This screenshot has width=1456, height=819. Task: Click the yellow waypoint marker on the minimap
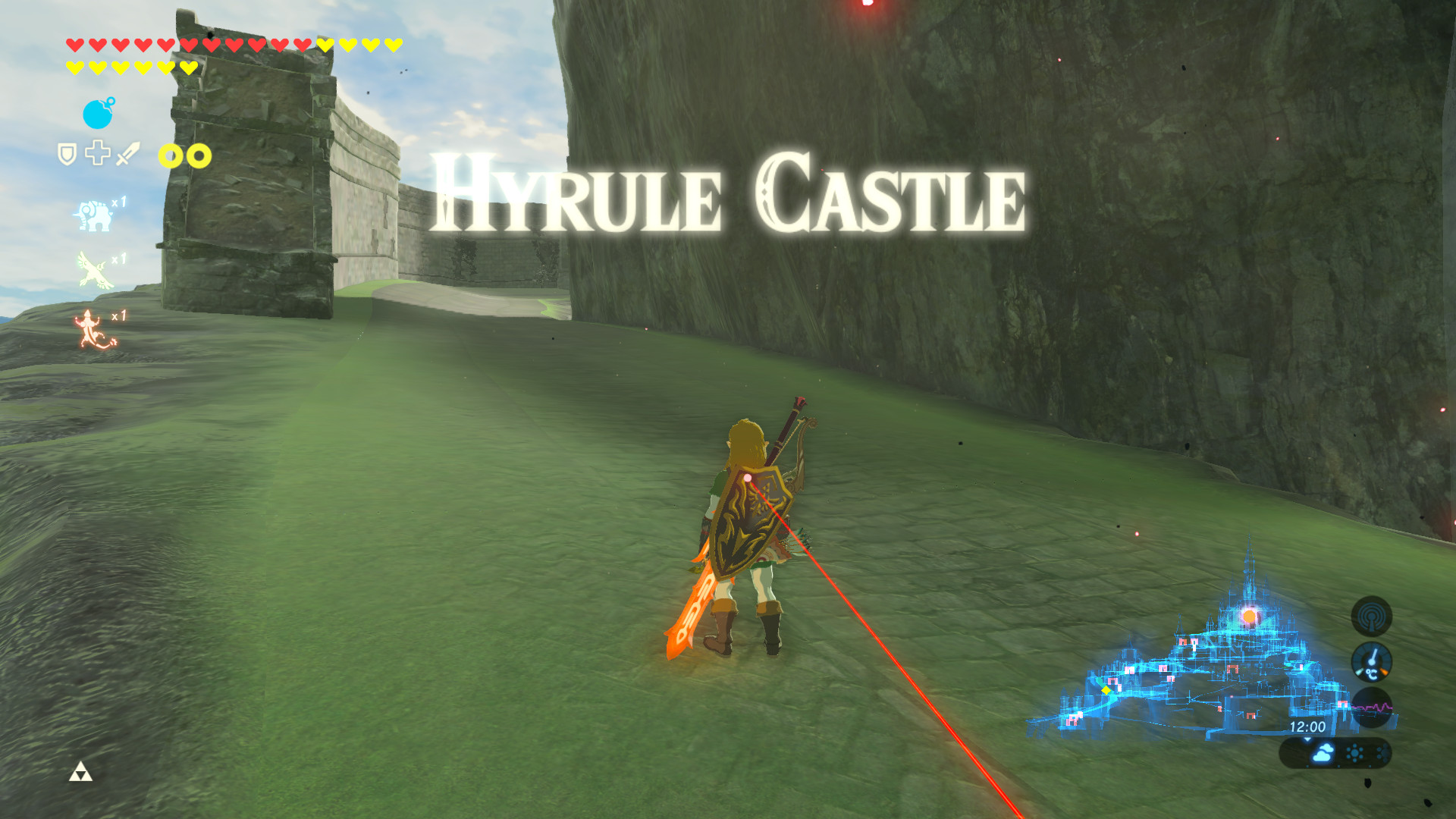click(x=1106, y=690)
